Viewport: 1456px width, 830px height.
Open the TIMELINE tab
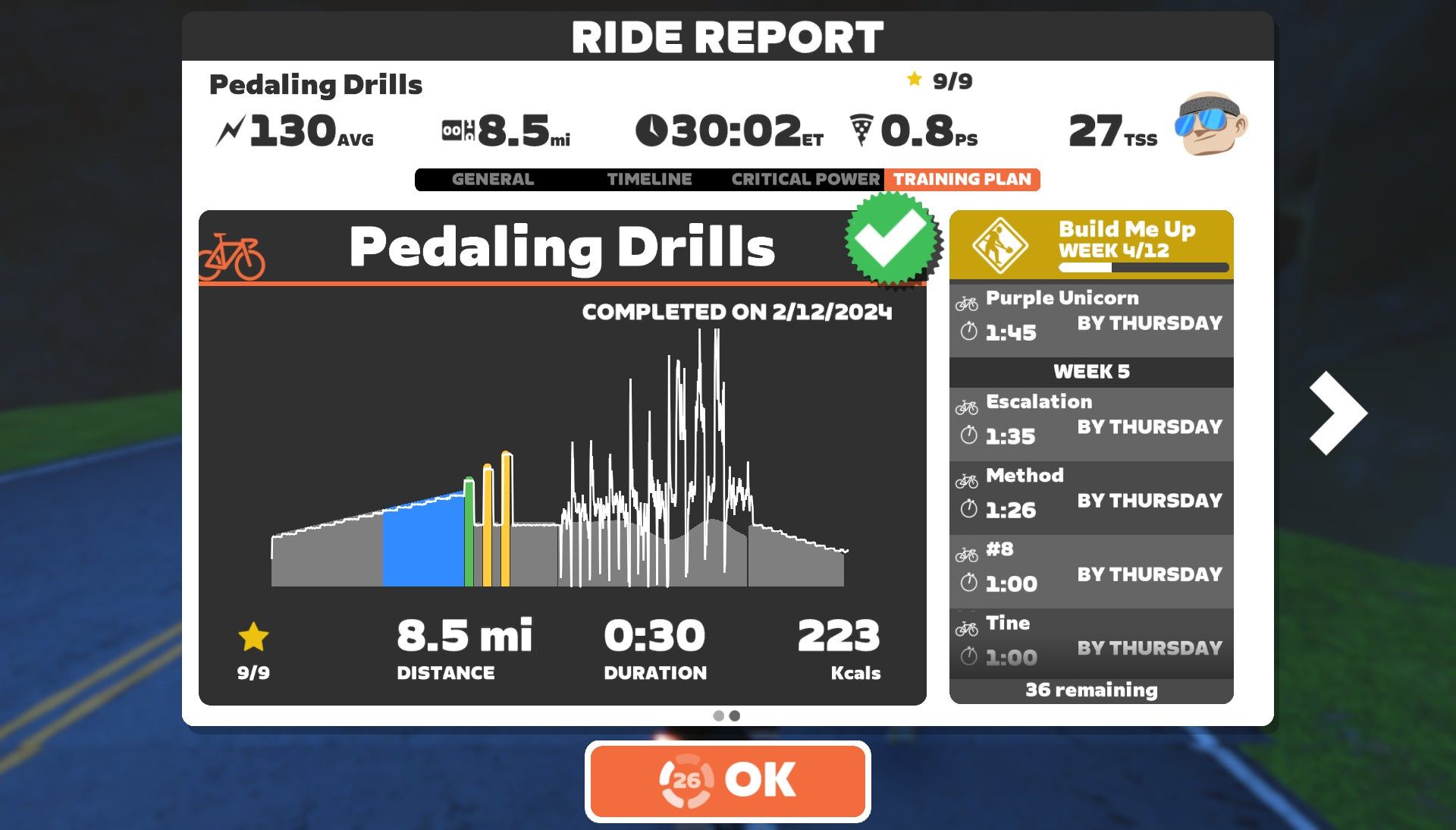[x=648, y=179]
